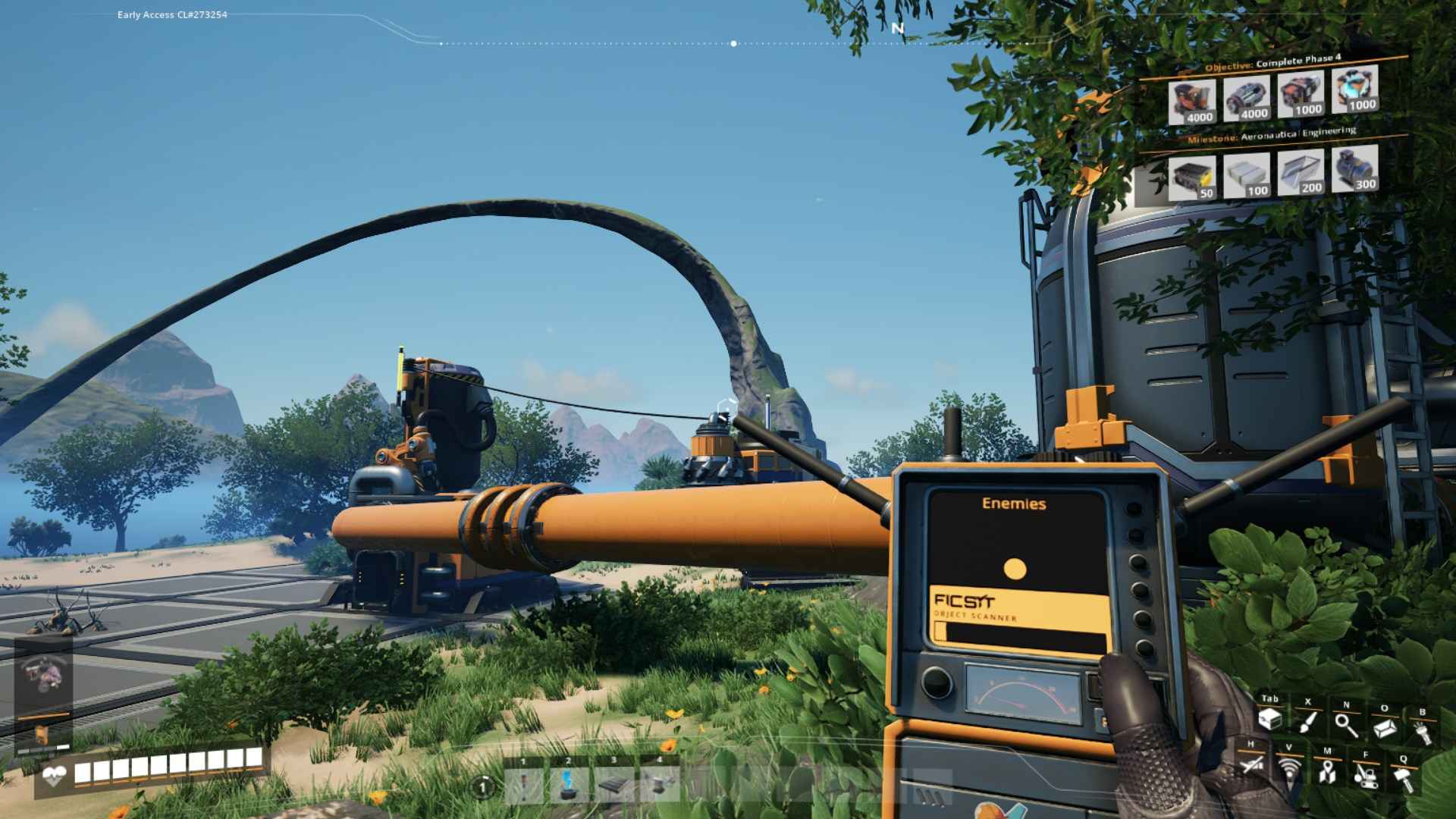Open the map marker icon
This screenshot has width=1456, height=819.
click(x=1327, y=771)
